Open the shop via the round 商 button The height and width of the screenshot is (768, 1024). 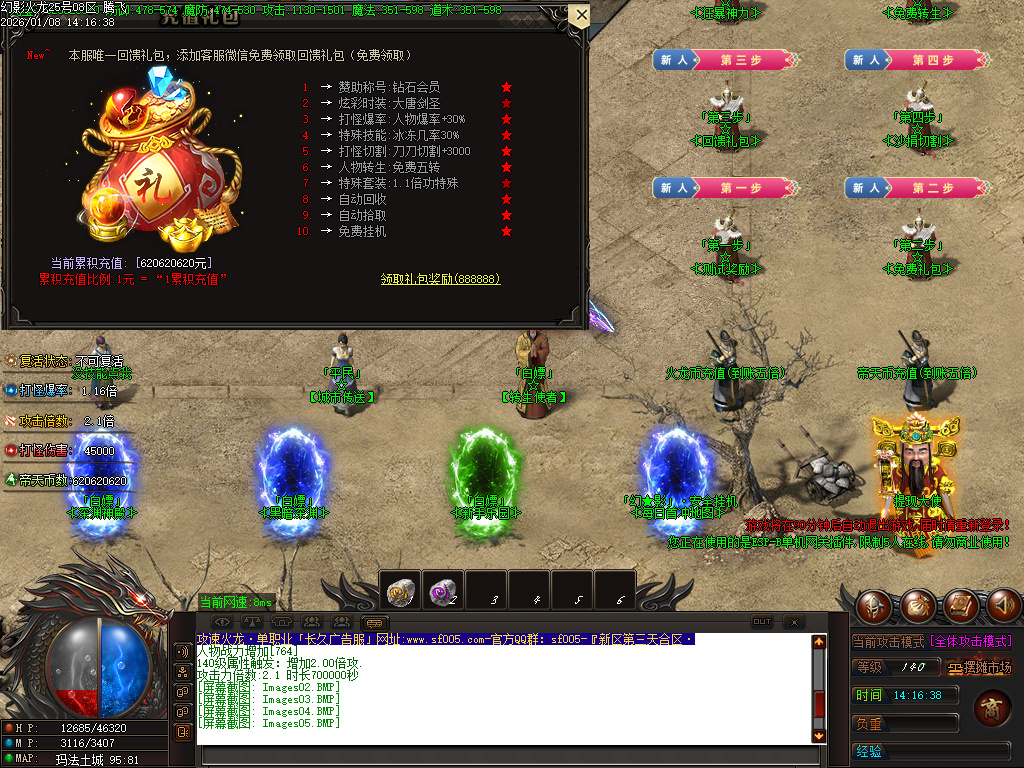point(993,707)
